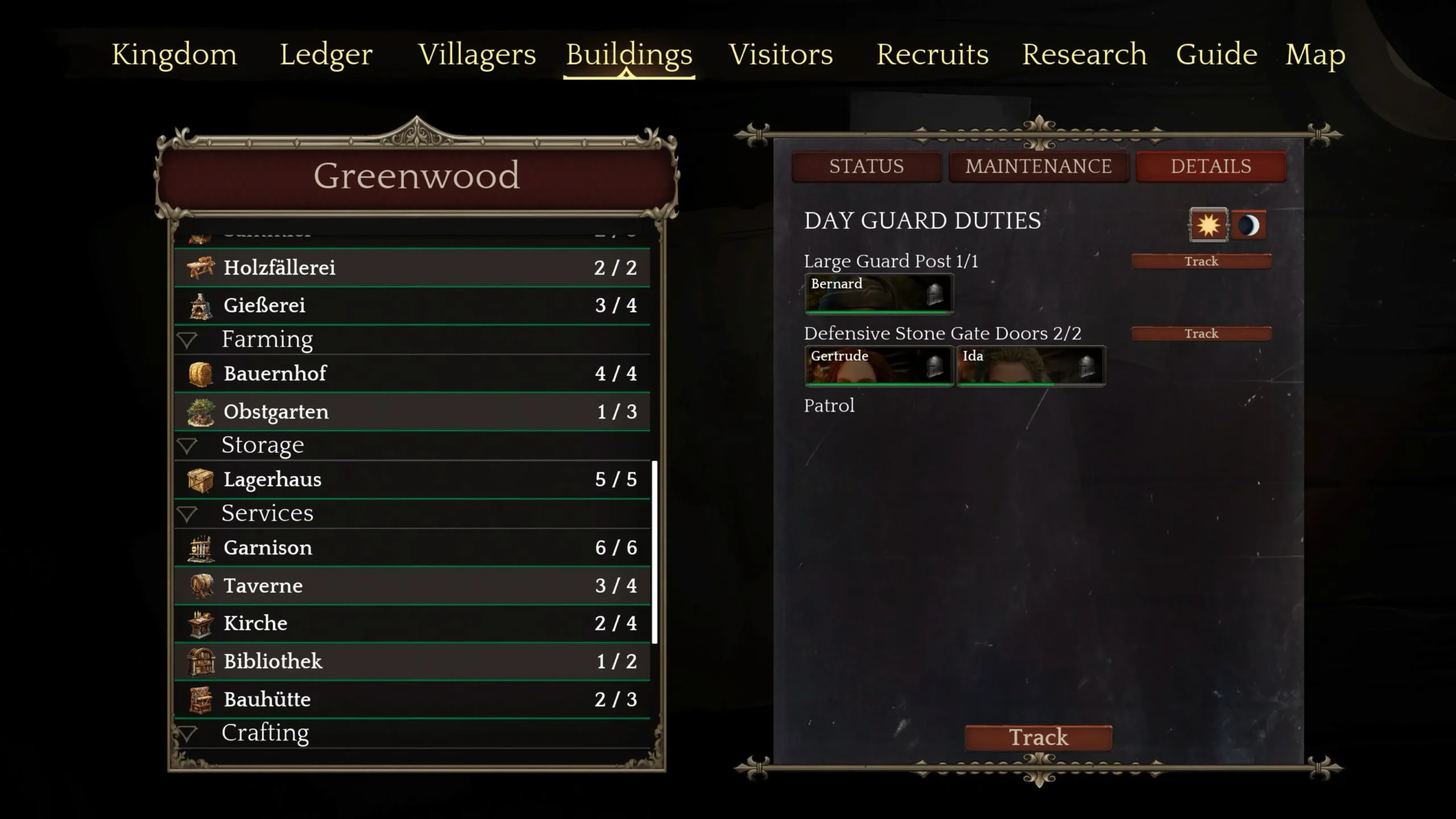Select the Garnison building row

(412, 548)
